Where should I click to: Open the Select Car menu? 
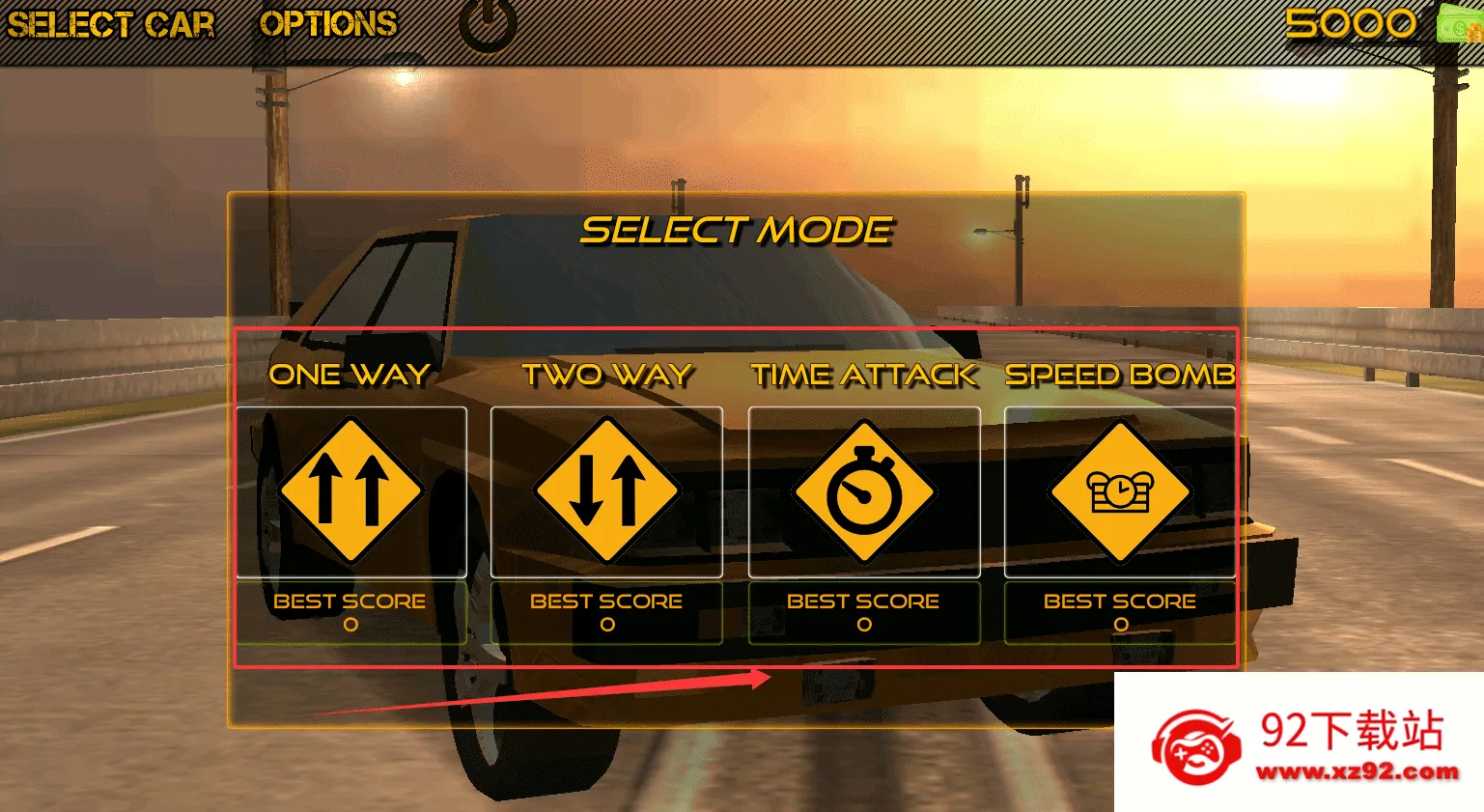110,24
